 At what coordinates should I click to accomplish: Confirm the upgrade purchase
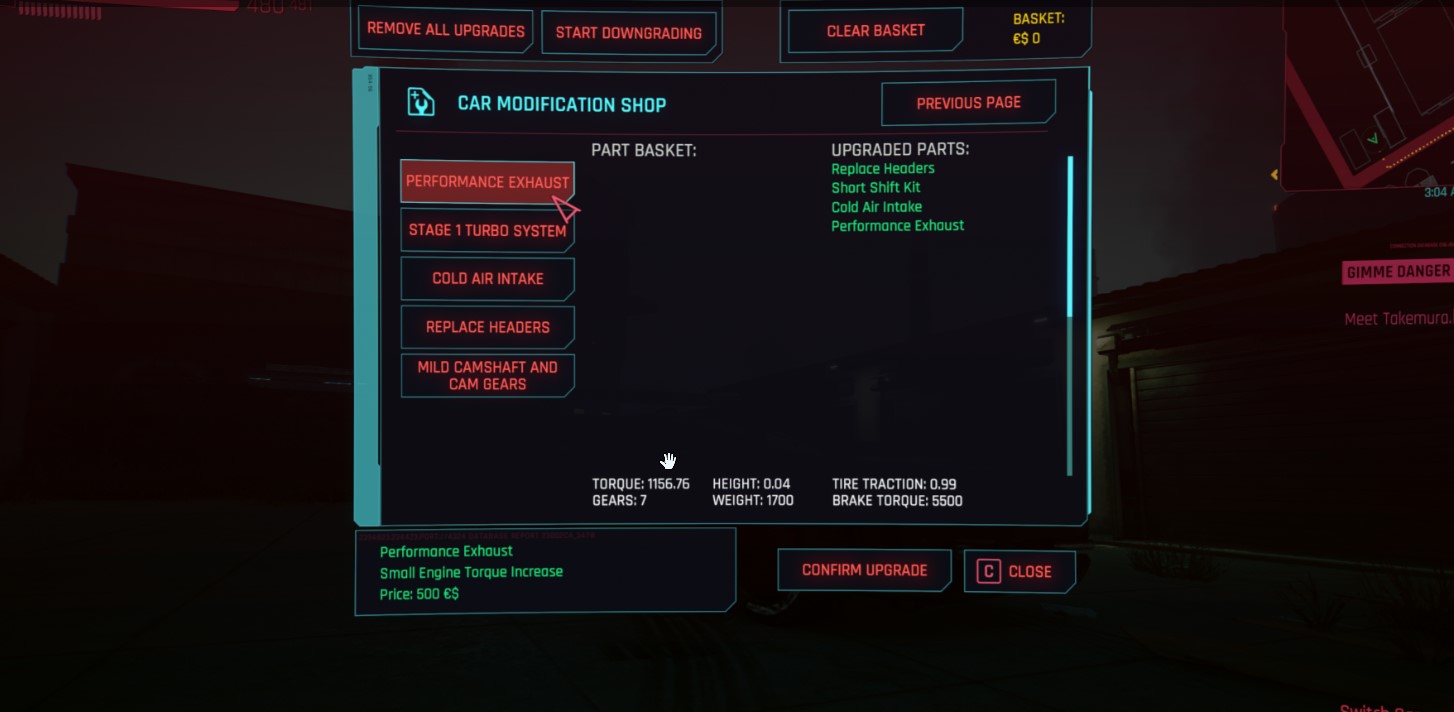pyautogui.click(x=864, y=570)
